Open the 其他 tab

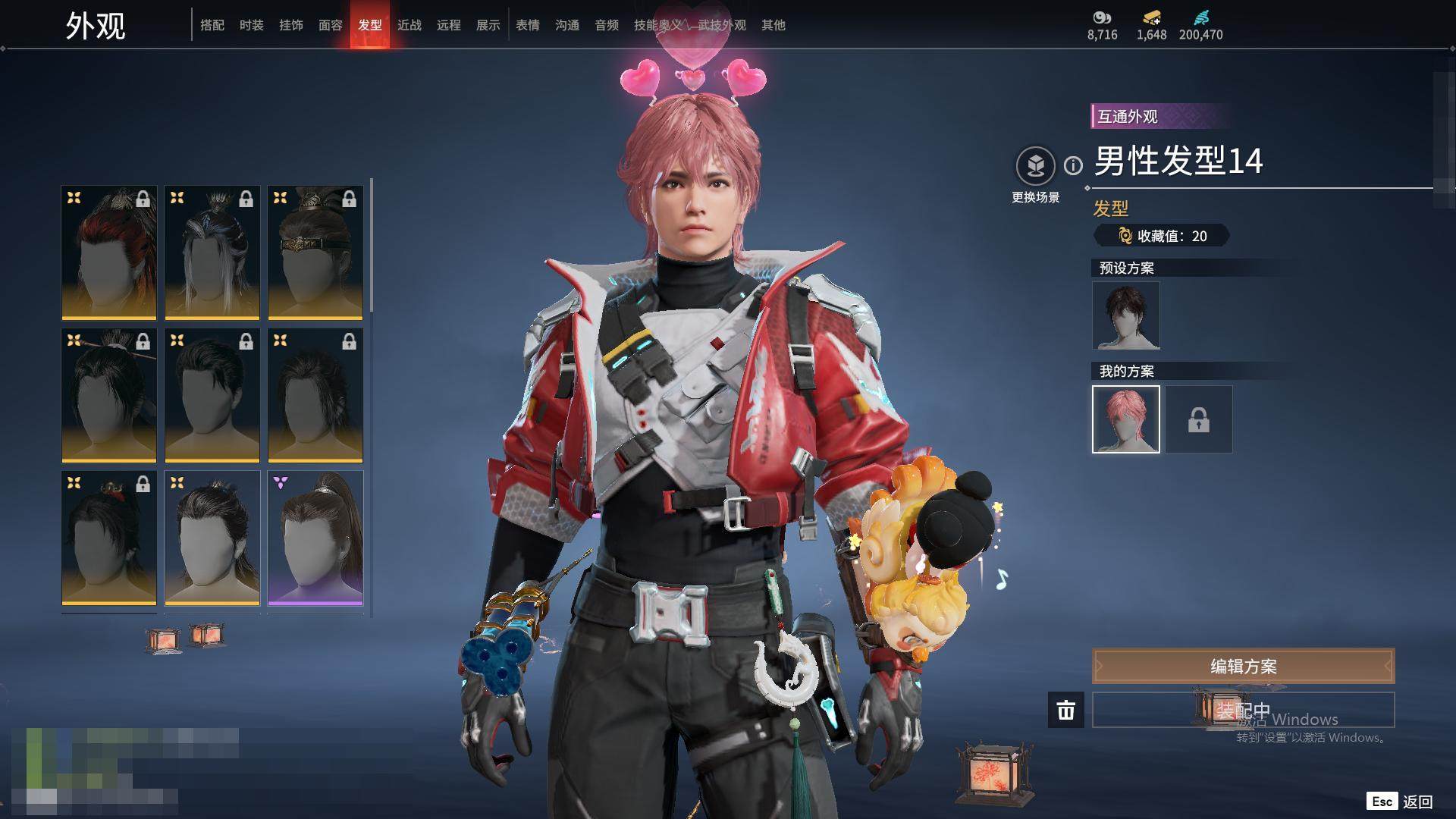tap(773, 25)
